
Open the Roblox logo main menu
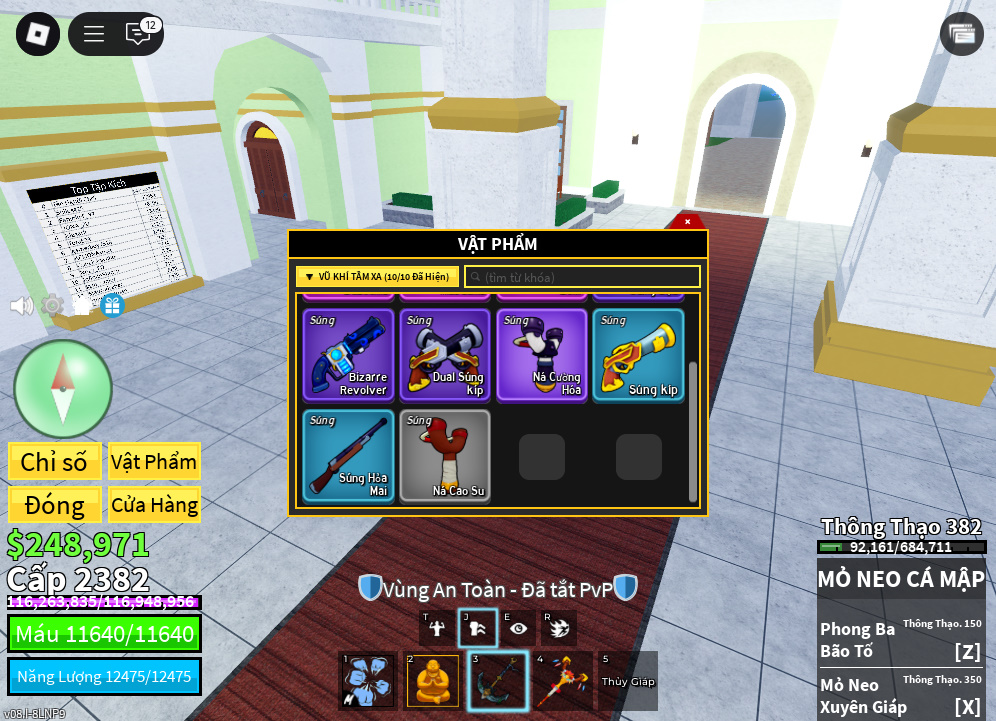pos(38,34)
